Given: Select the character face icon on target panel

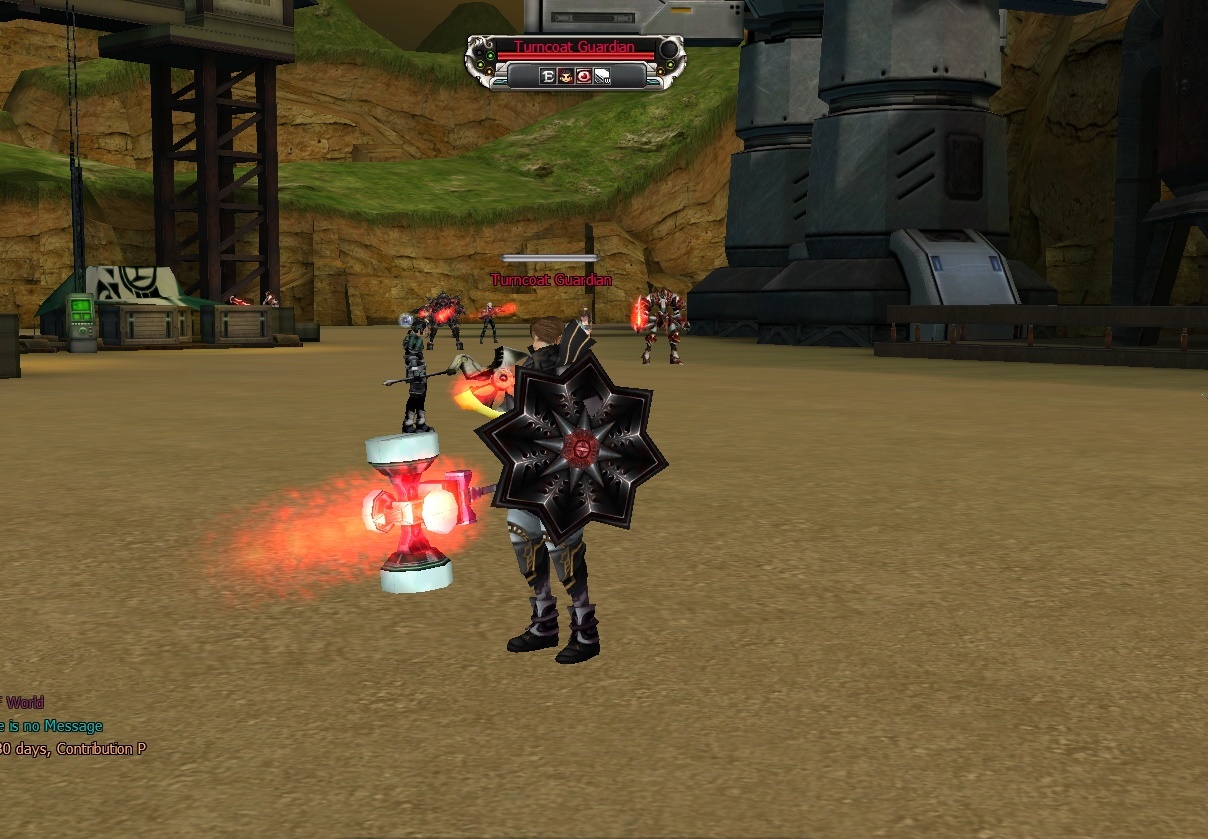Looking at the screenshot, I should (565, 76).
